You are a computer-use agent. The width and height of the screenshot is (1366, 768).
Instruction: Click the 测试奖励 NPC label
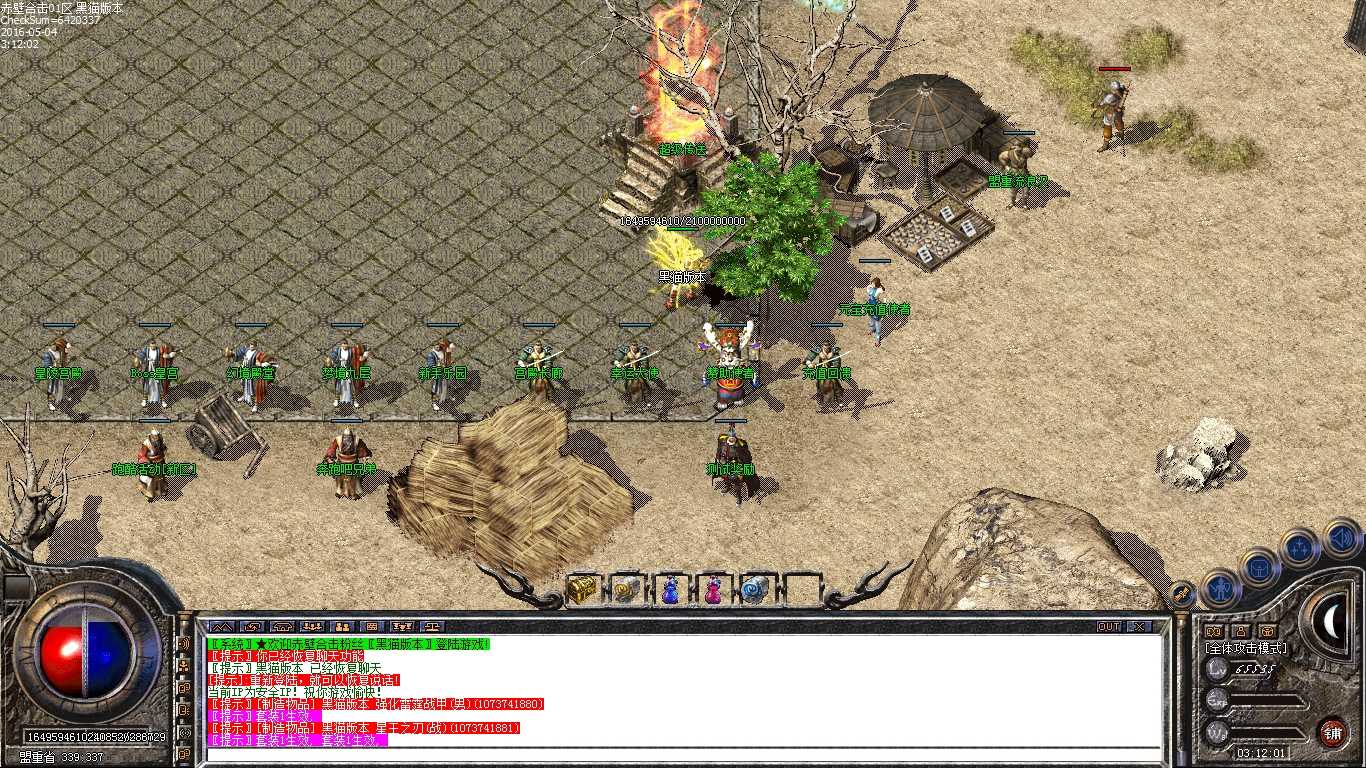[x=730, y=470]
